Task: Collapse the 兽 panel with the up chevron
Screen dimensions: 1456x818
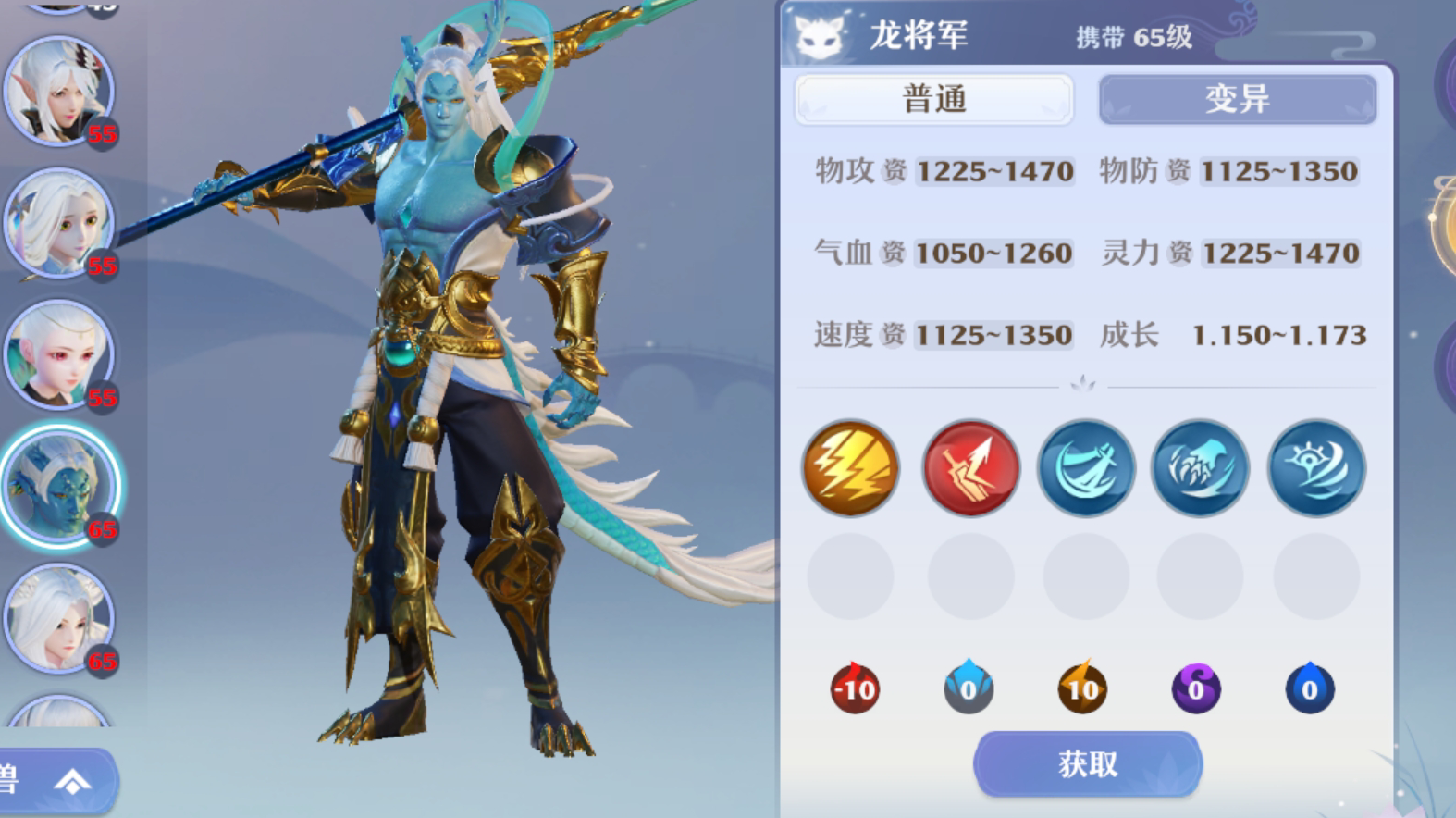Action: point(71,781)
